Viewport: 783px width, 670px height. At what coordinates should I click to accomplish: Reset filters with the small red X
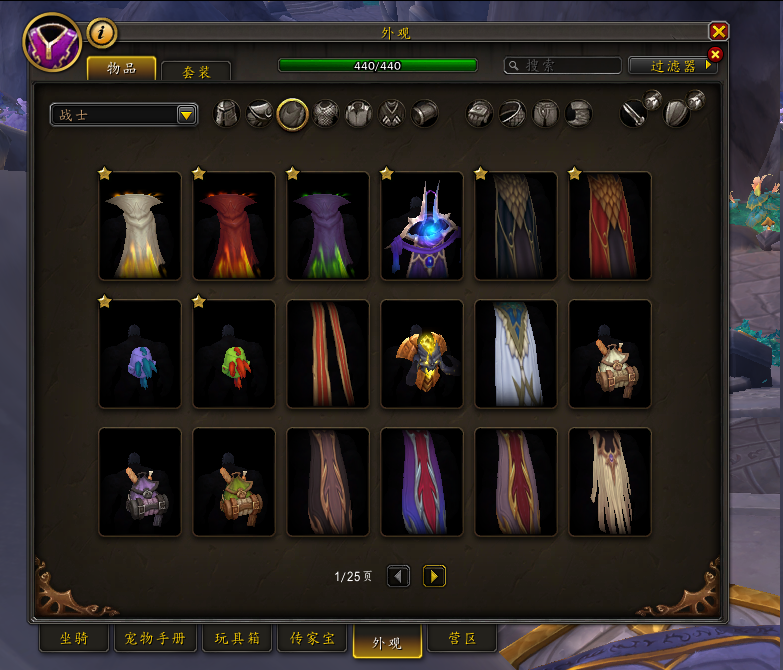(715, 54)
